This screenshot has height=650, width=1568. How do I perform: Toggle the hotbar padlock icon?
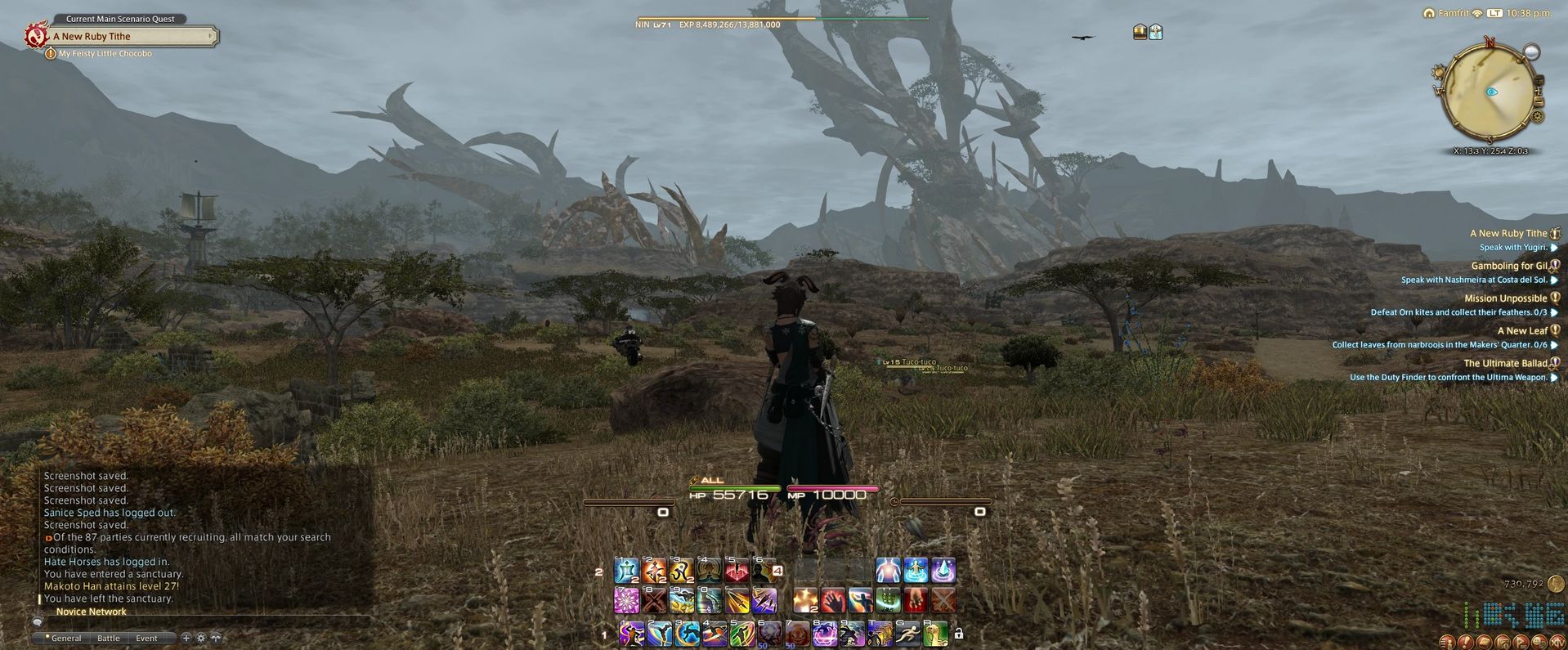959,634
